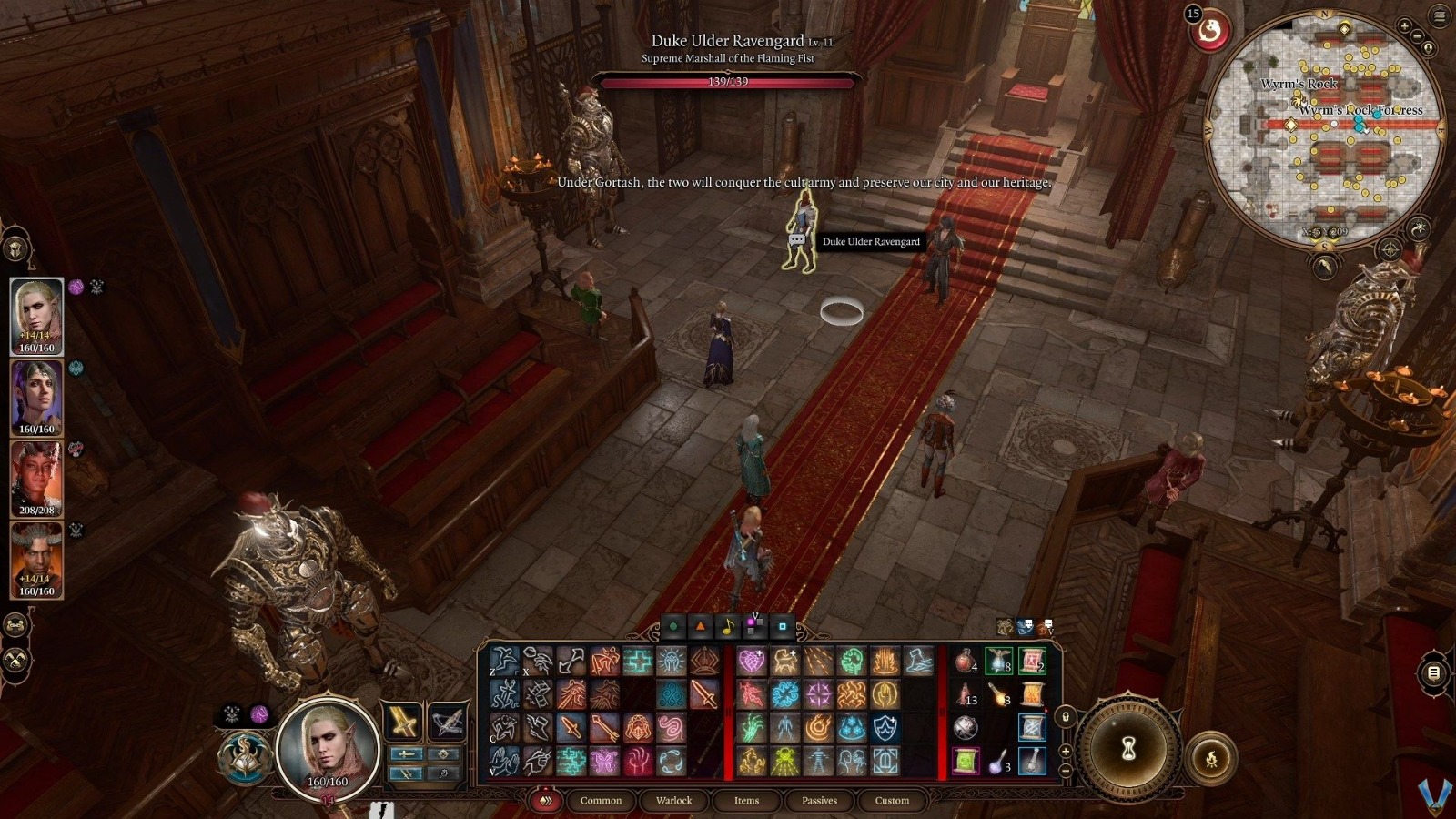
Task: Cast the shield-with-plus buff spell from the hotbar
Action: tap(884, 727)
